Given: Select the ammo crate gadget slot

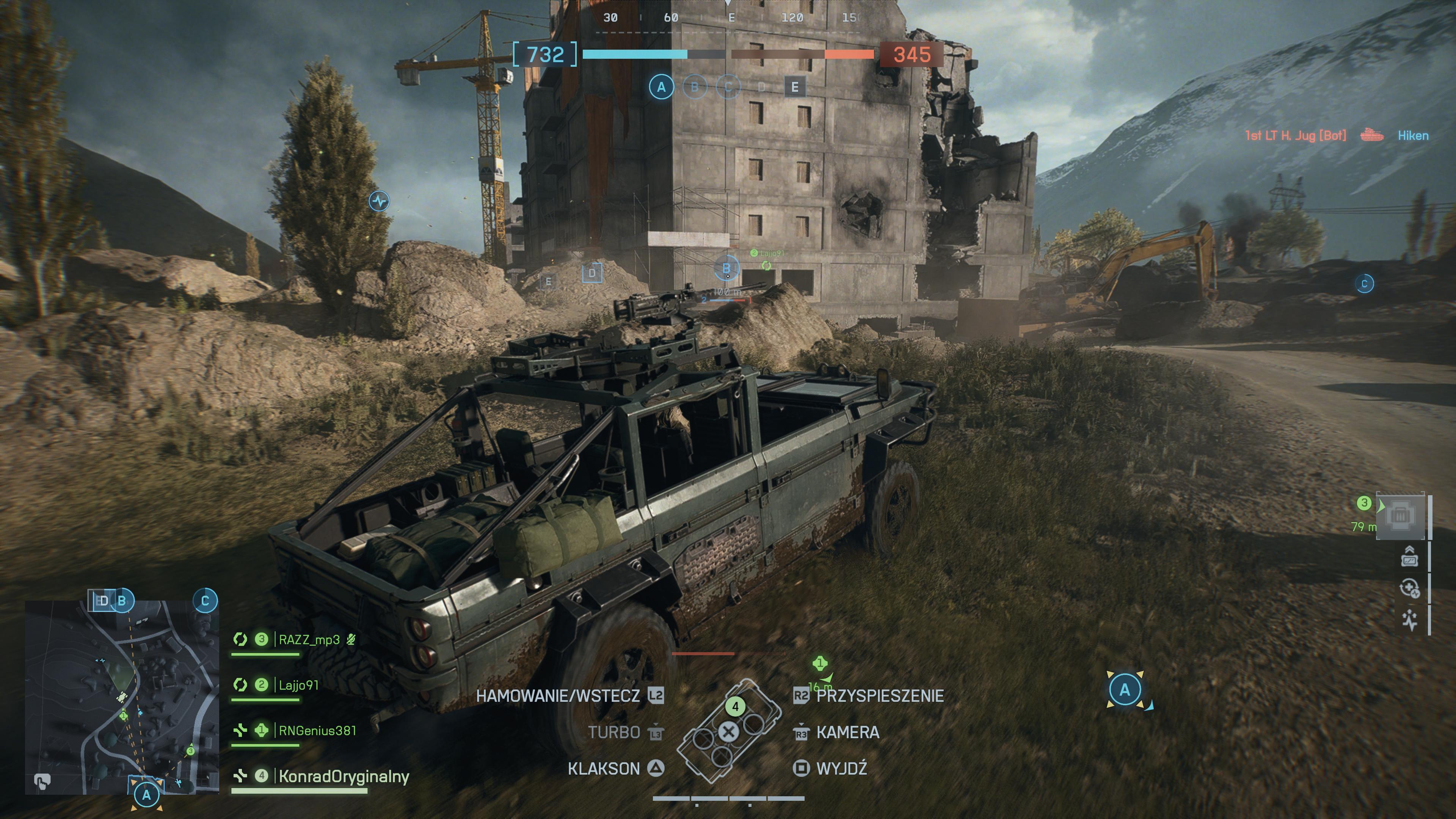Looking at the screenshot, I should [x=1400, y=516].
